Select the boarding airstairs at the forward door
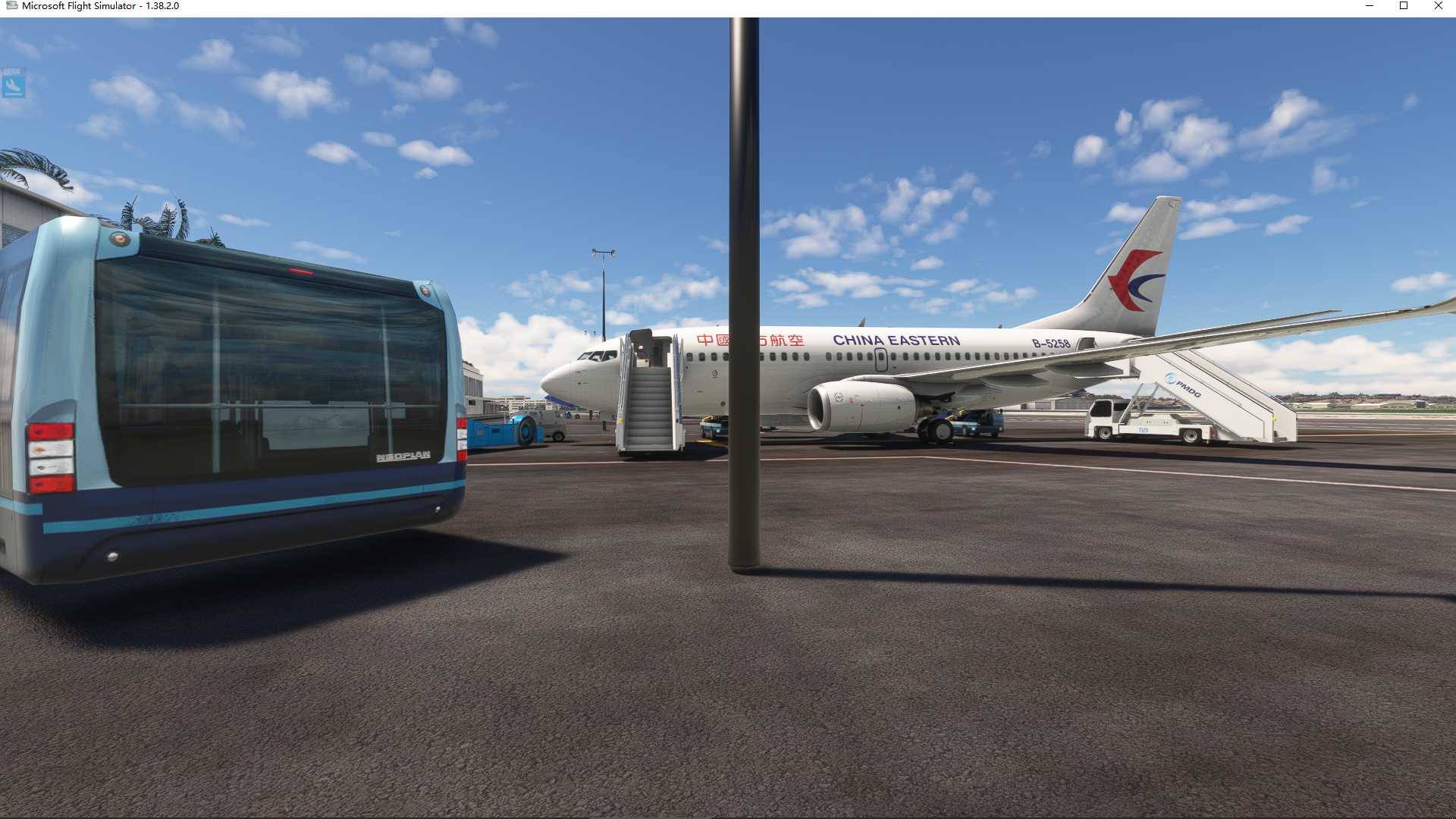 click(x=651, y=402)
